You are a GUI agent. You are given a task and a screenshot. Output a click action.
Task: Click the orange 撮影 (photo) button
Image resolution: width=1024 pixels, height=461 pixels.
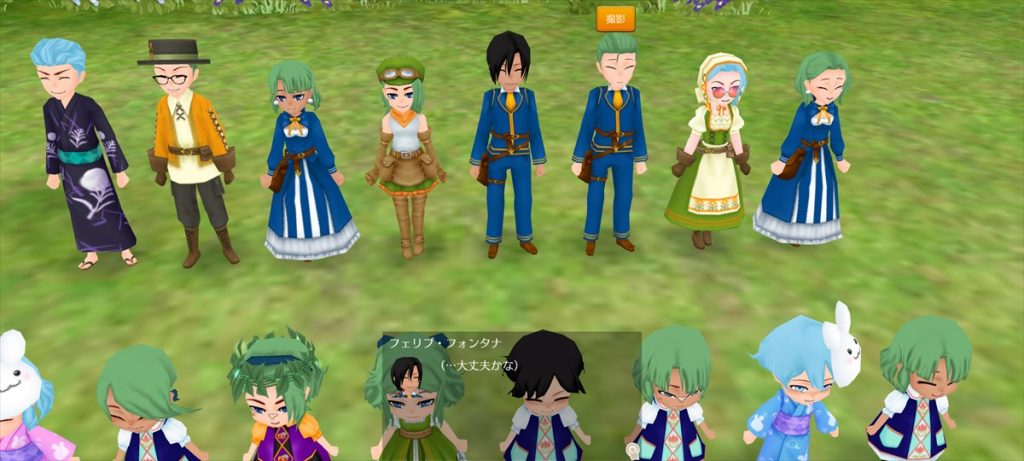[x=615, y=19]
